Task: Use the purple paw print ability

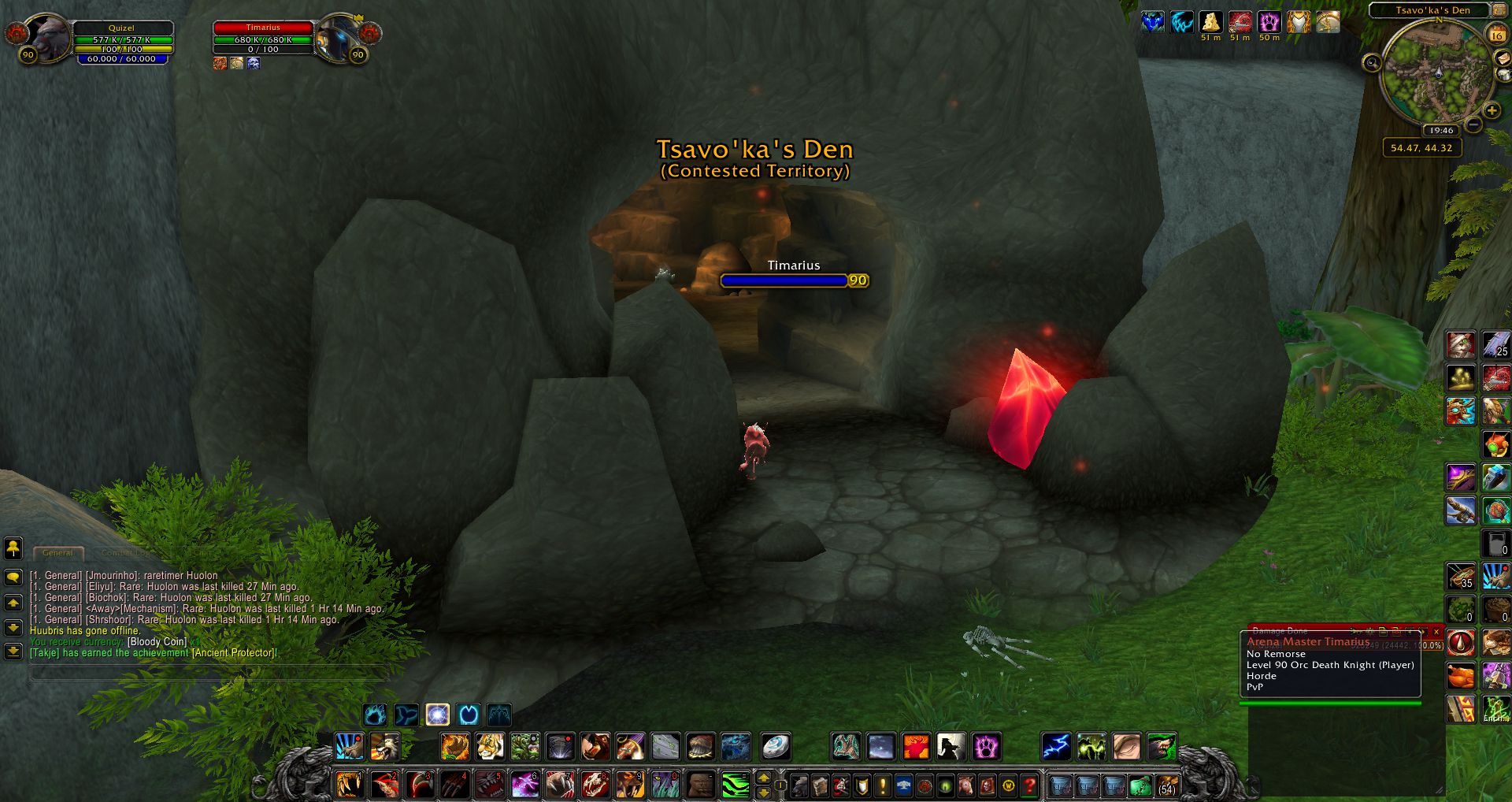Action: click(x=985, y=746)
